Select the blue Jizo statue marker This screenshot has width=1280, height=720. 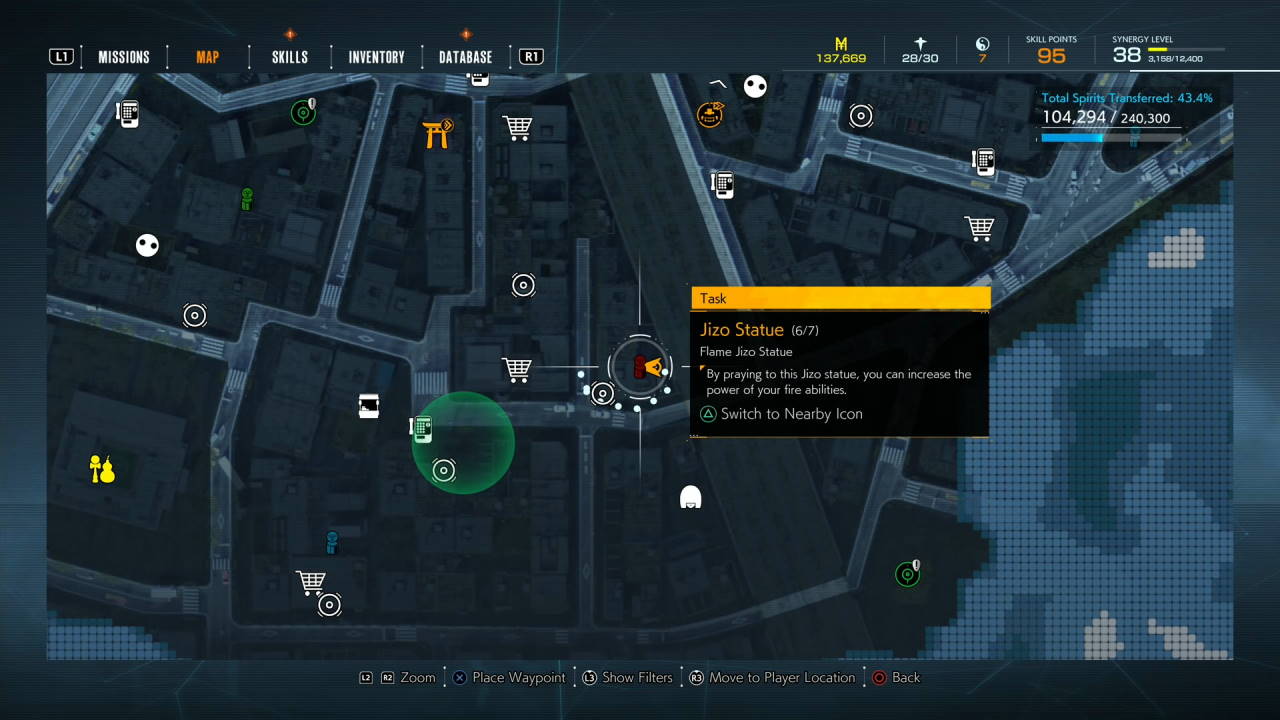tap(332, 542)
